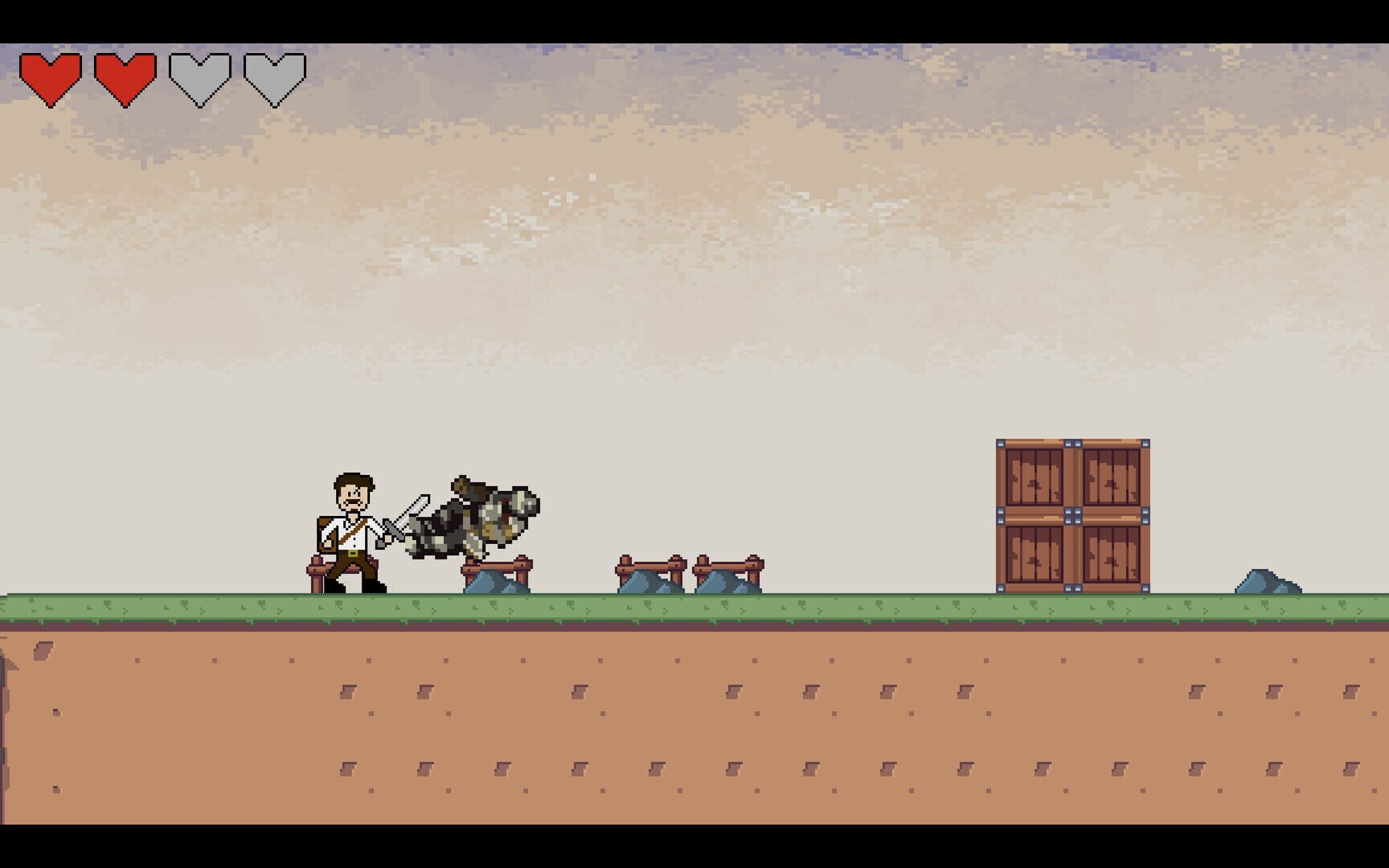
Task: Click the two red hearts showing remaining health
Action: click(88, 74)
